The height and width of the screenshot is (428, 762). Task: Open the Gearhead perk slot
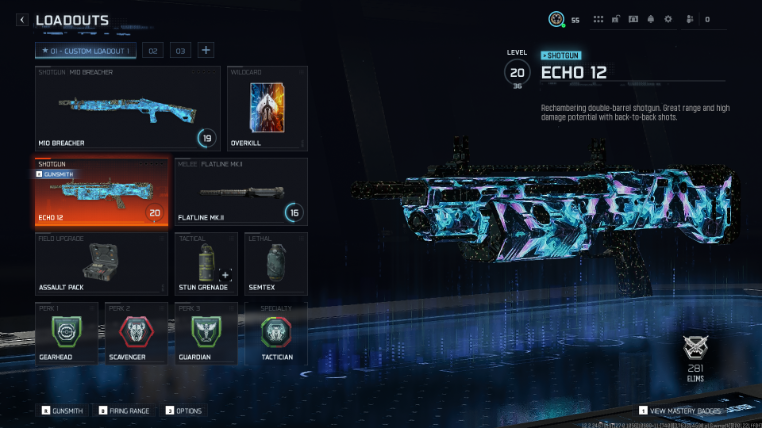tap(68, 333)
